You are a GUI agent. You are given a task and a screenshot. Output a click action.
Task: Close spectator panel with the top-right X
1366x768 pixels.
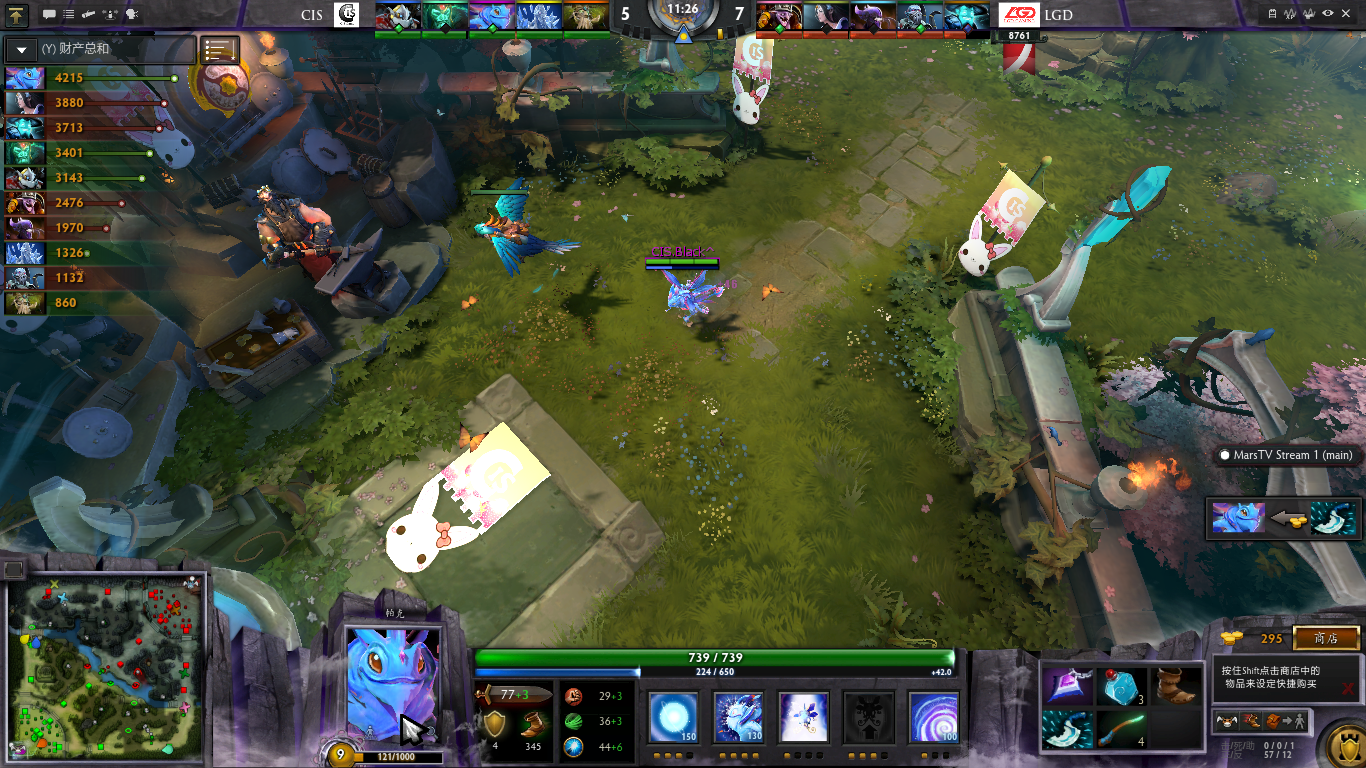(1348, 14)
